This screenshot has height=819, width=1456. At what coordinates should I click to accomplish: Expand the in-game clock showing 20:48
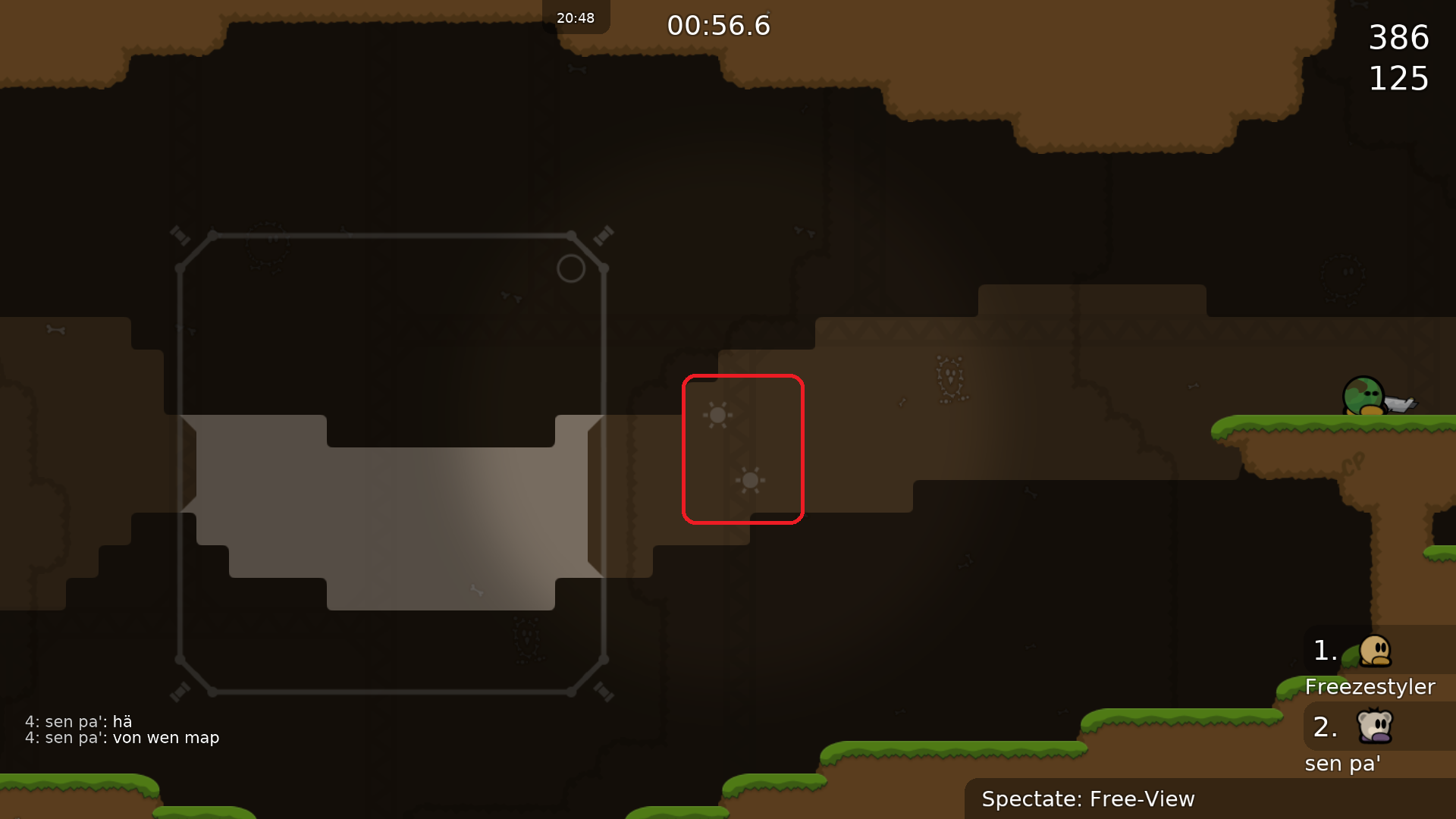pos(575,17)
